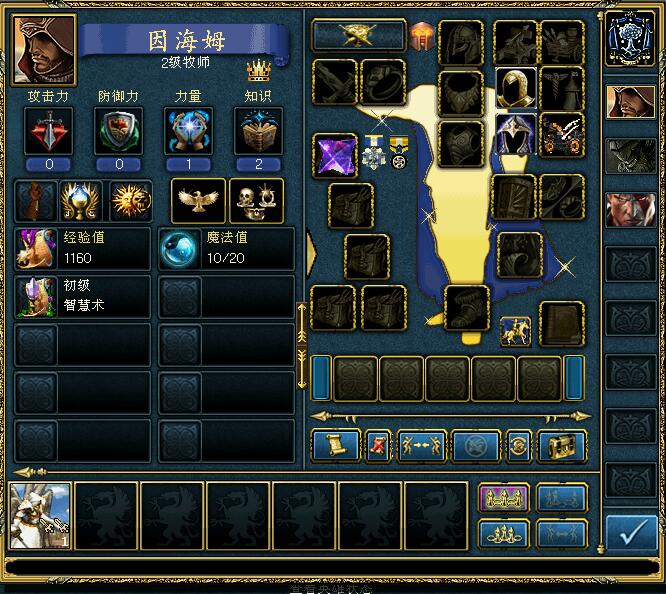Click the skull and scales luck icon
Viewport: 666px width, 594px height.
(x=256, y=200)
